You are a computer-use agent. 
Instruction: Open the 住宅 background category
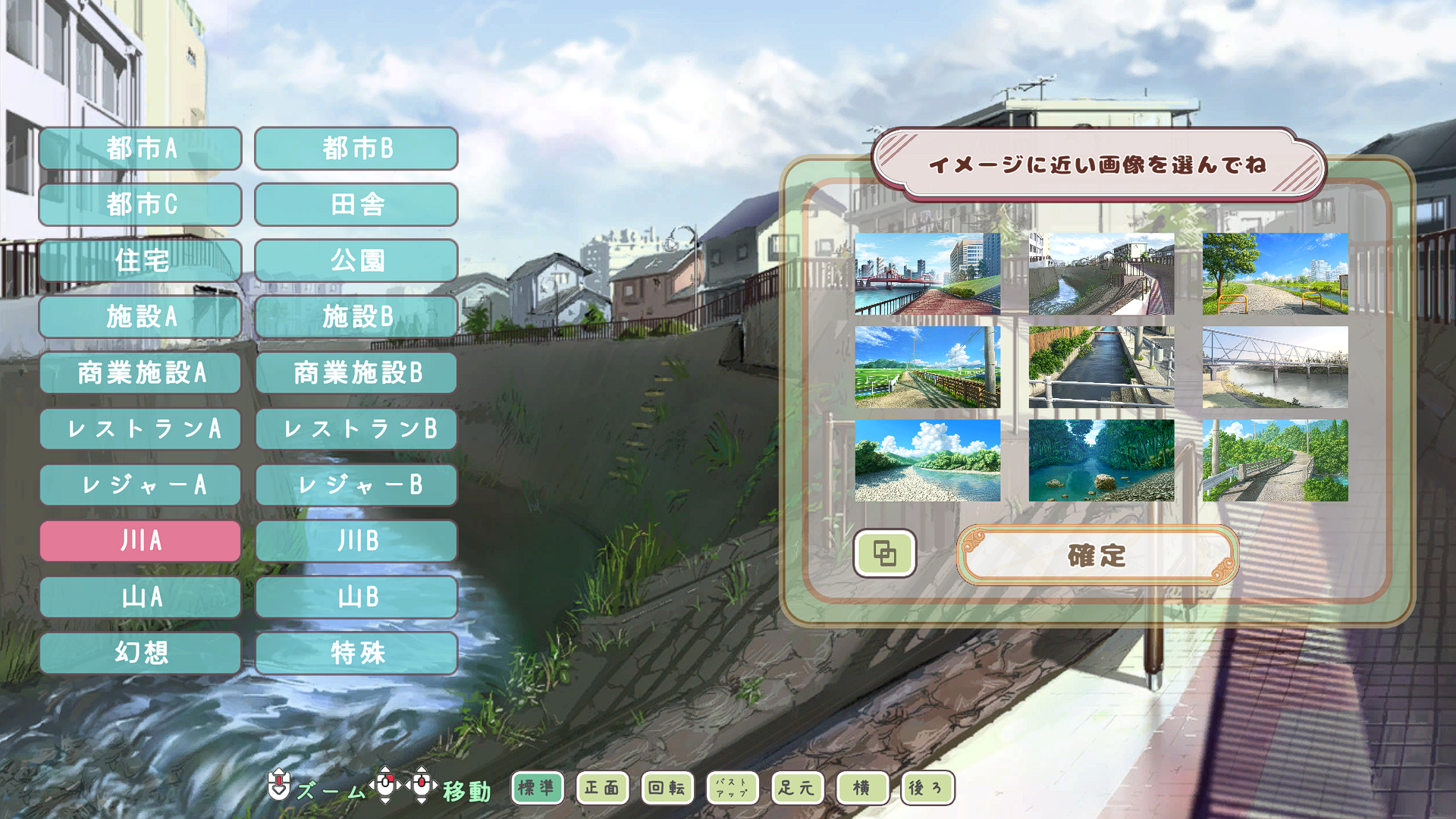coord(140,261)
